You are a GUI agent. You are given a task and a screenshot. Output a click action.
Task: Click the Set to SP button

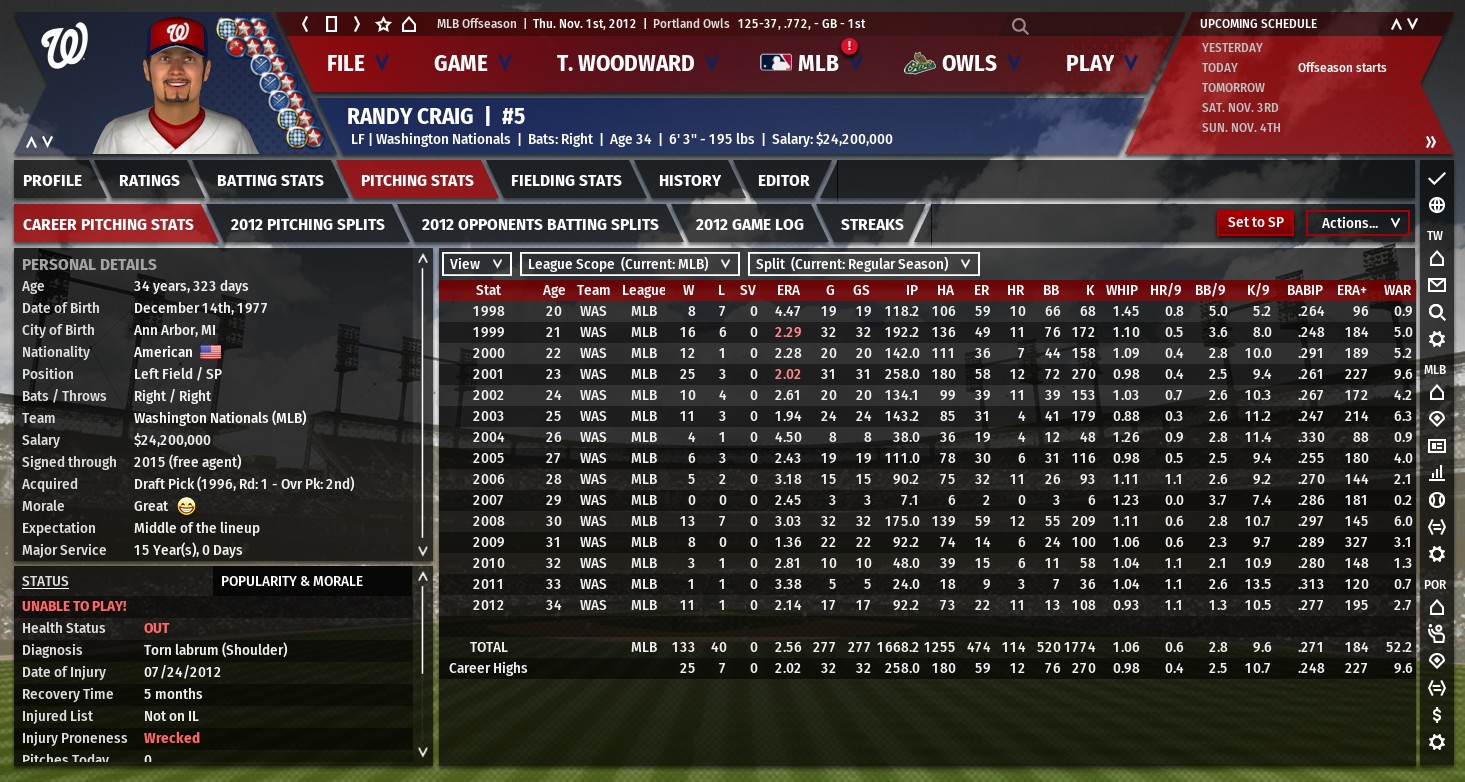click(x=1255, y=223)
